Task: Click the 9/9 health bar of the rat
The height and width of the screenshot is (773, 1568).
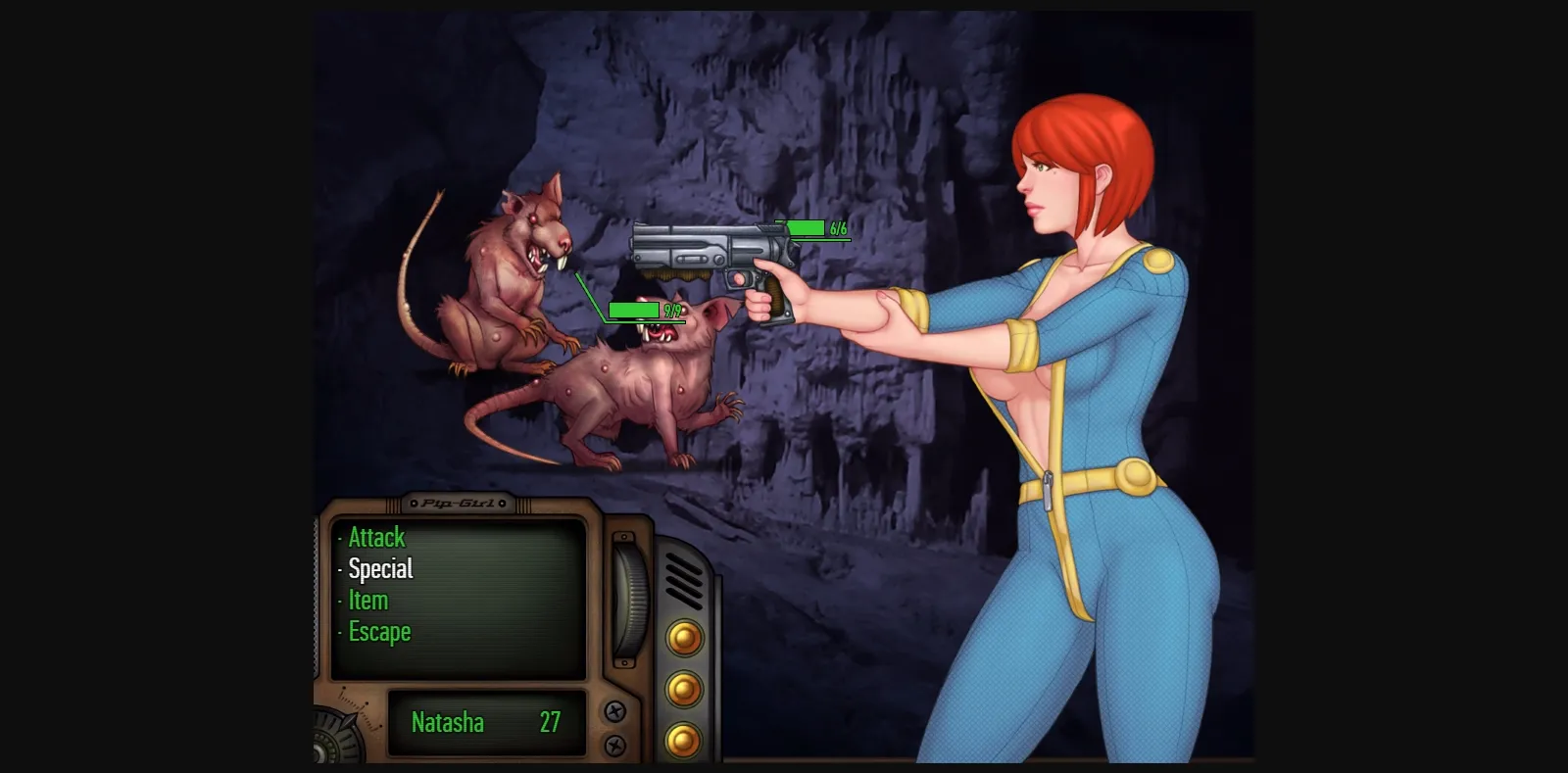Action: pos(635,309)
